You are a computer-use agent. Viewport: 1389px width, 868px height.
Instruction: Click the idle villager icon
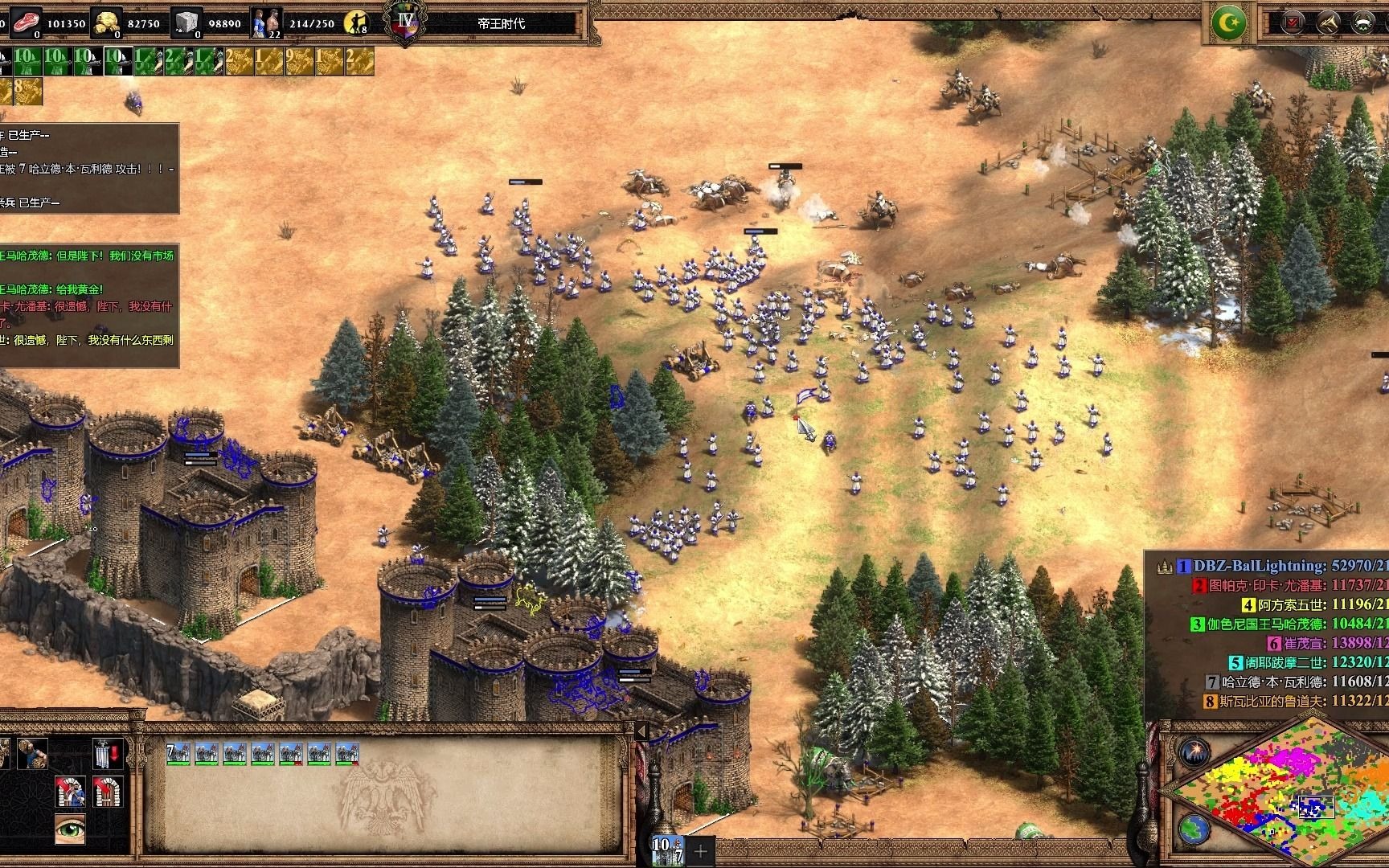click(354, 23)
